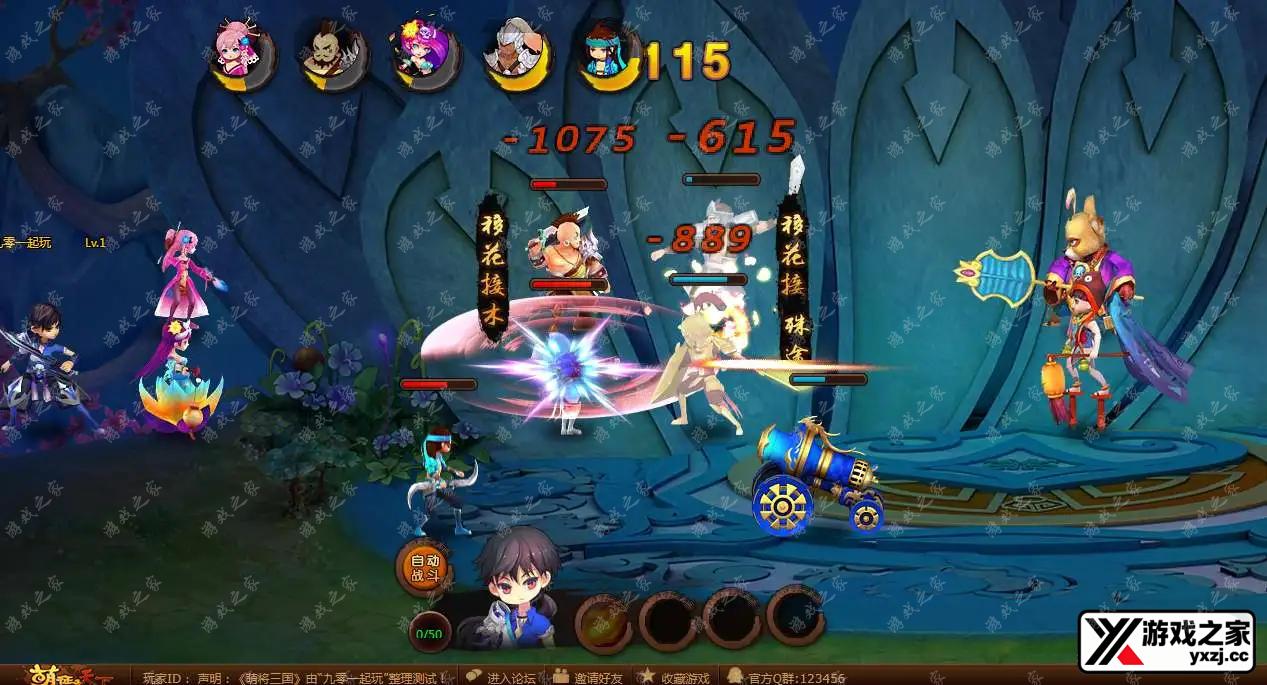Select the white-haired armored warrior portrait
Viewport: 1267px width, 685px height.
click(x=517, y=57)
